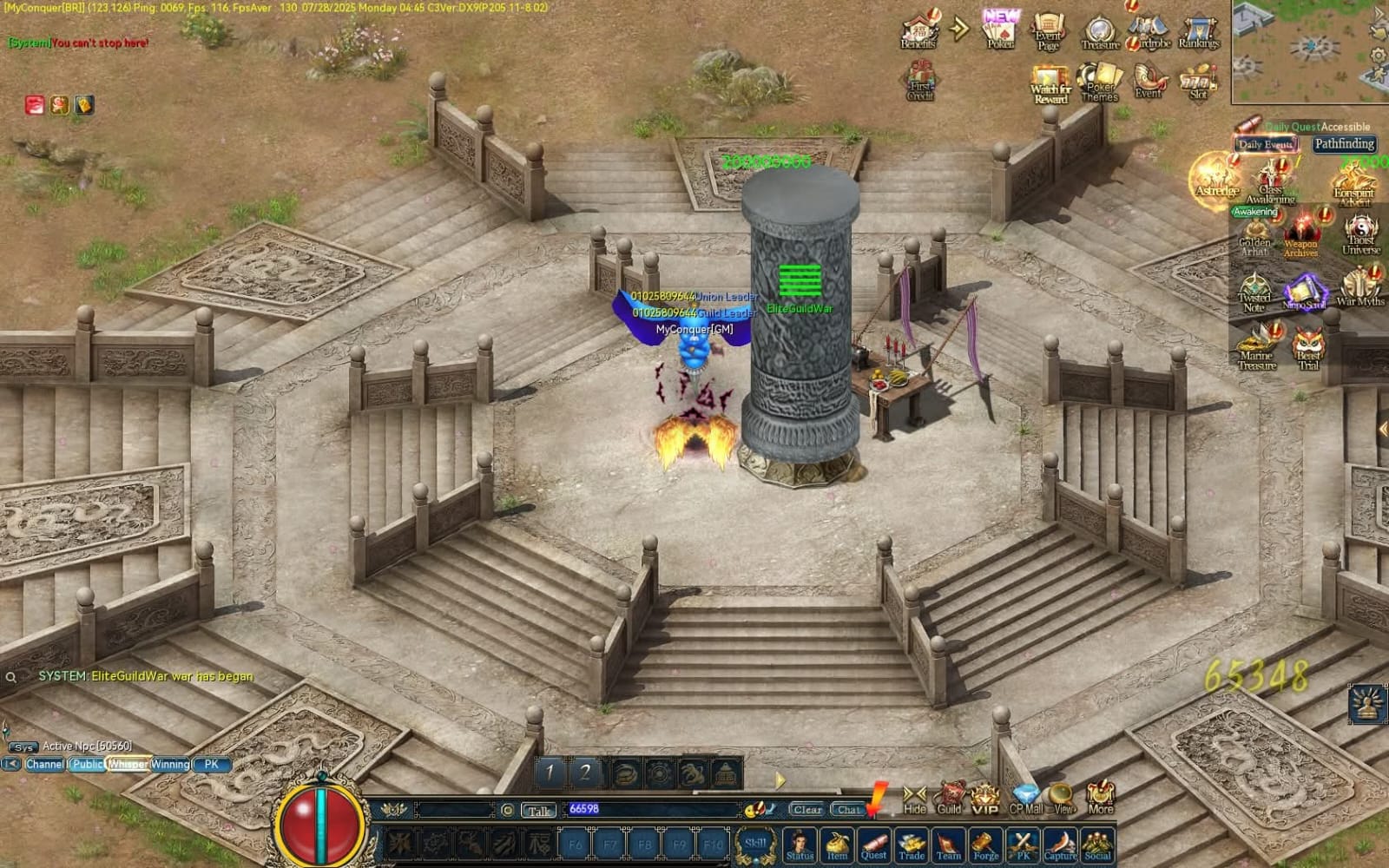Open the Guild panel
This screenshot has width=1389, height=868.
coord(950,797)
